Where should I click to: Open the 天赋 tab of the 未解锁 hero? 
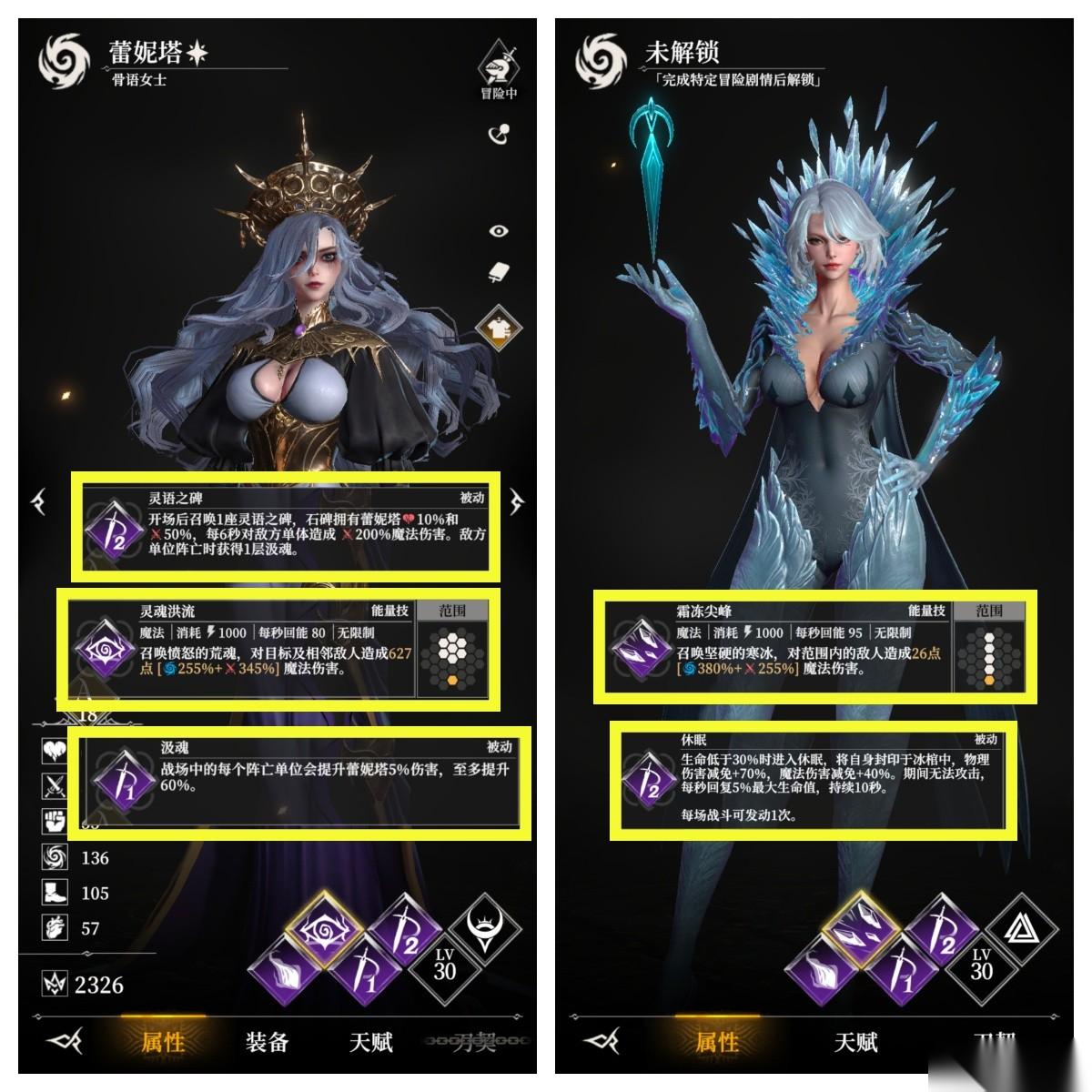click(855, 1041)
